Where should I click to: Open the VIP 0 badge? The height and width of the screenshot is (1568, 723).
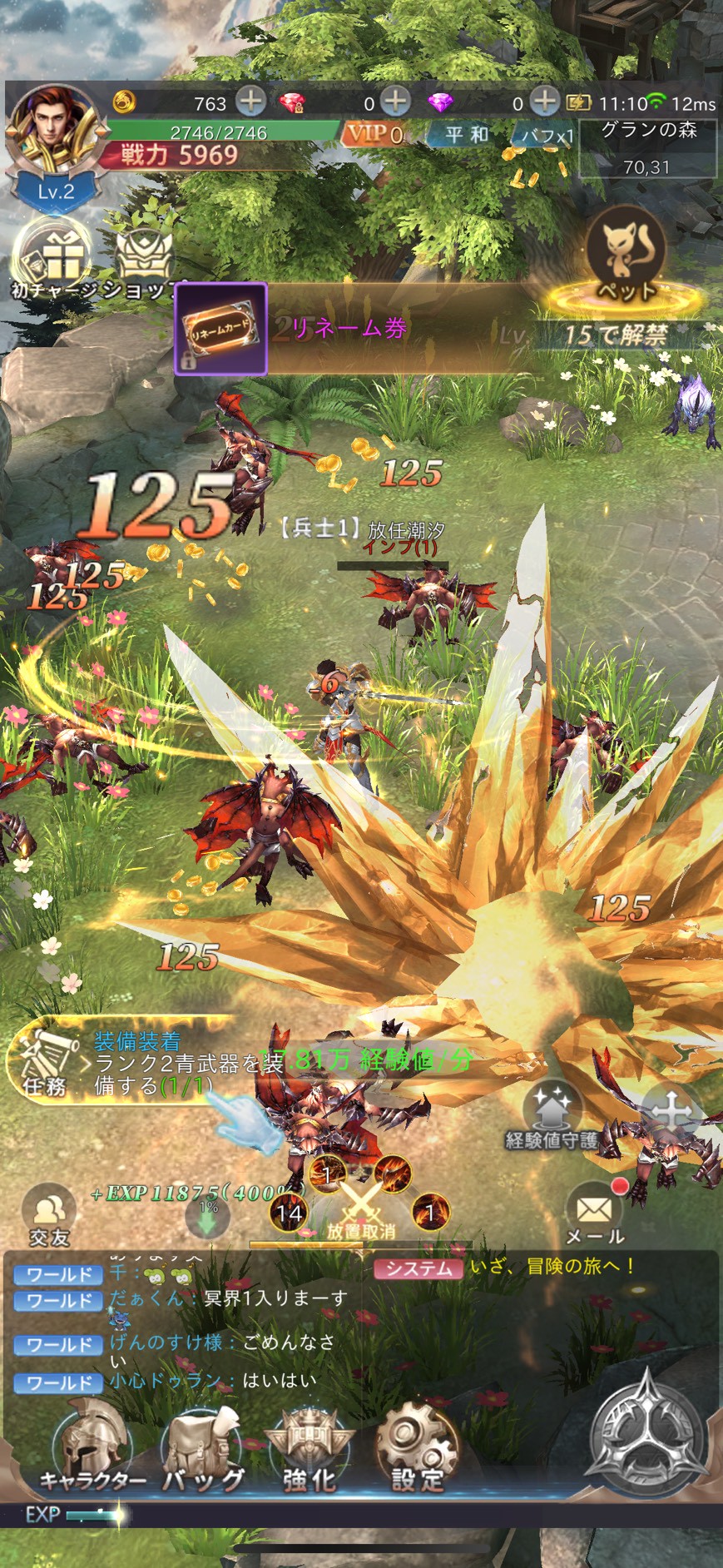(x=375, y=134)
